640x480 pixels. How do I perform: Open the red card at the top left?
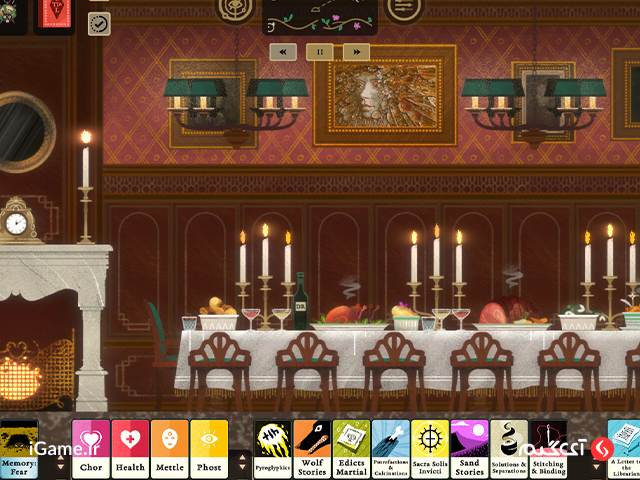[x=55, y=12]
